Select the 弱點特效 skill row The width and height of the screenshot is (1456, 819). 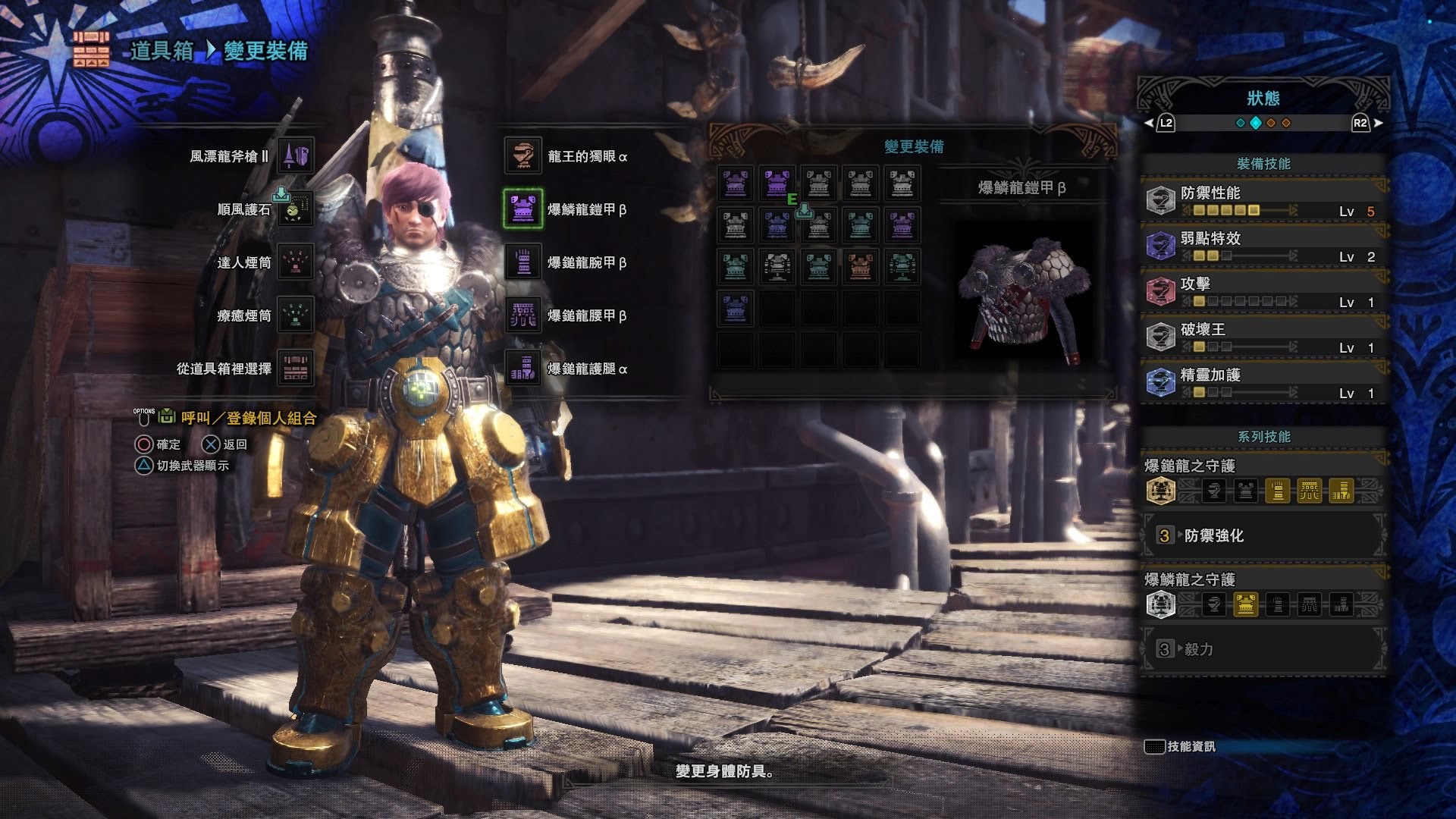tap(1263, 246)
